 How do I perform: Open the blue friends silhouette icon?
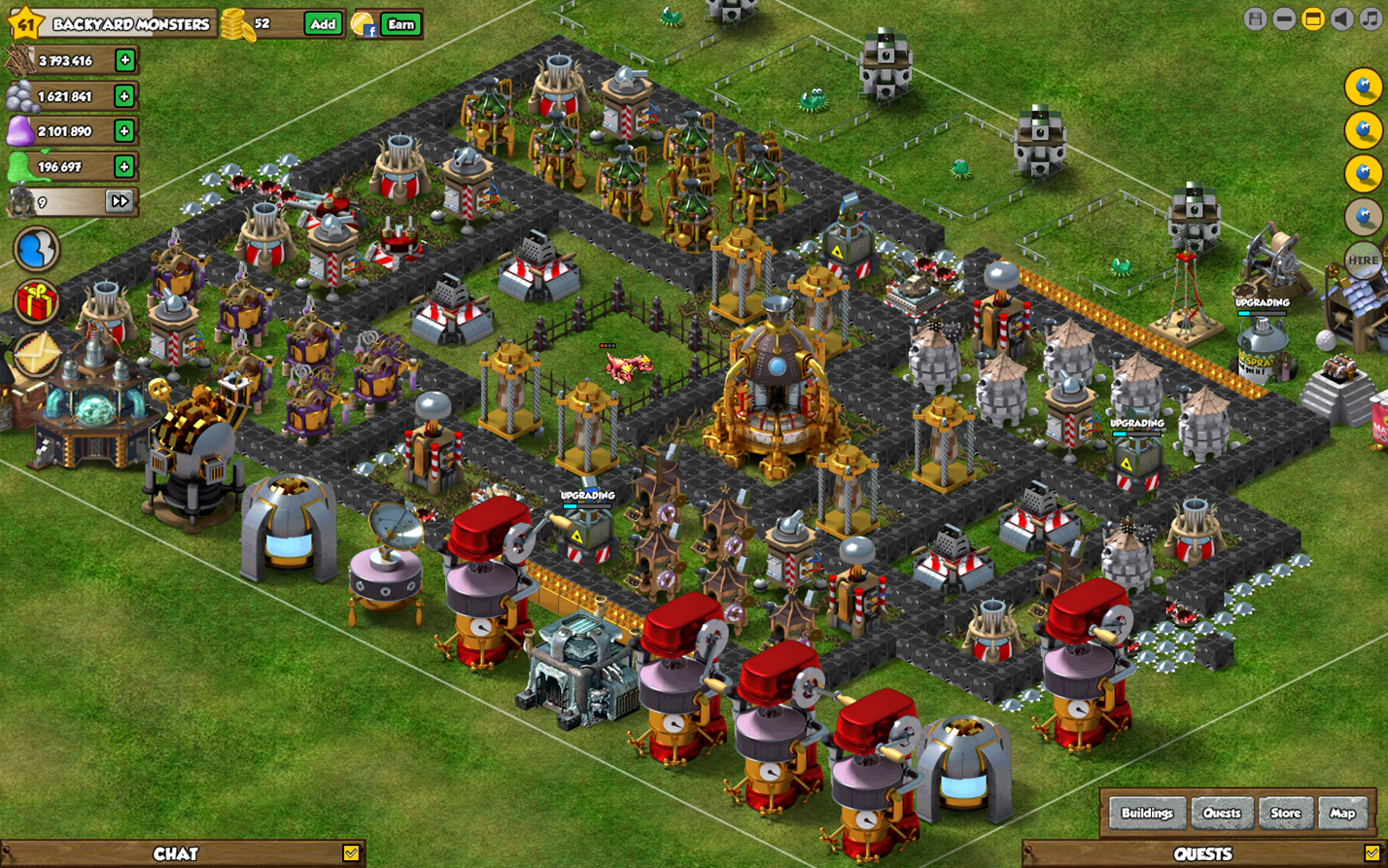(x=37, y=250)
